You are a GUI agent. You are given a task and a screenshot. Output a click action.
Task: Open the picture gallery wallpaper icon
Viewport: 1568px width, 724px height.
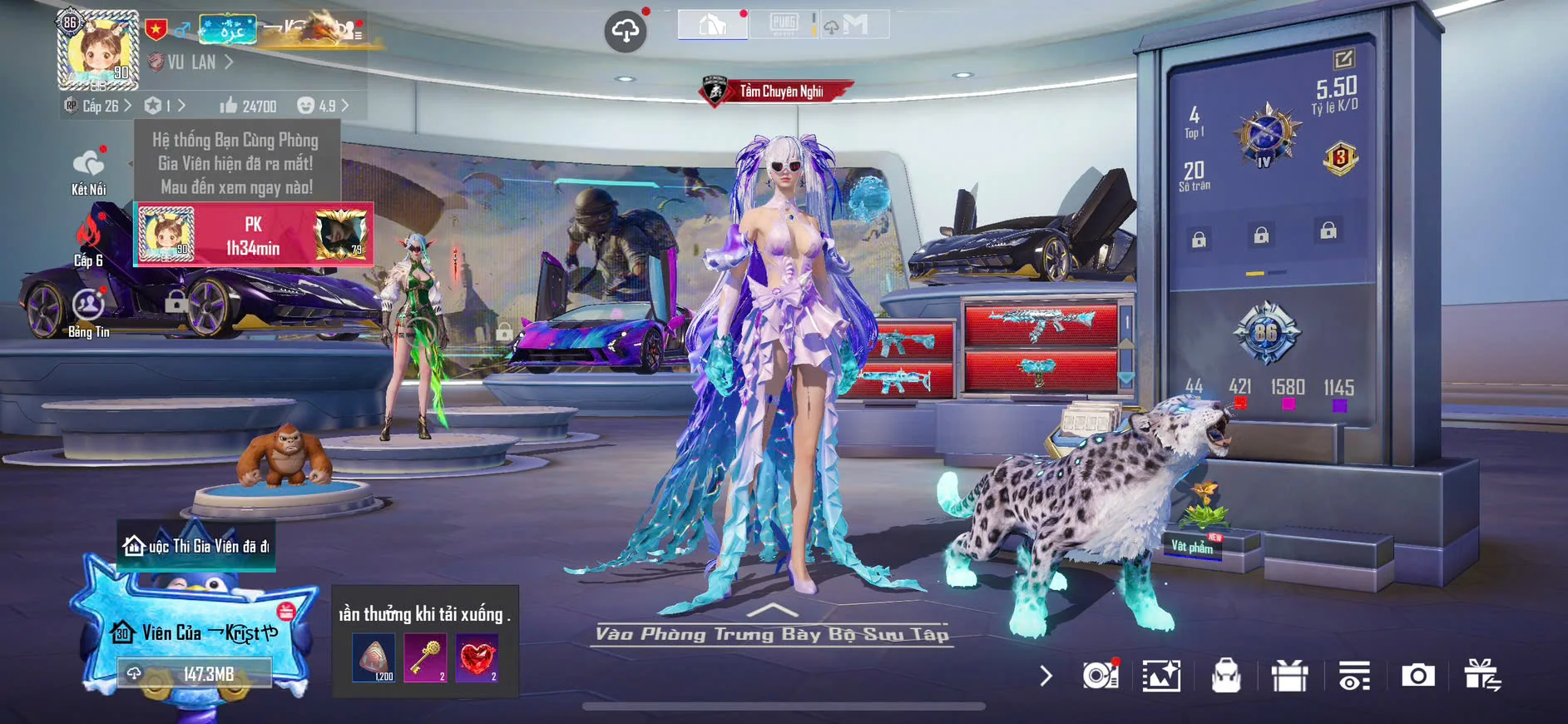click(1161, 676)
